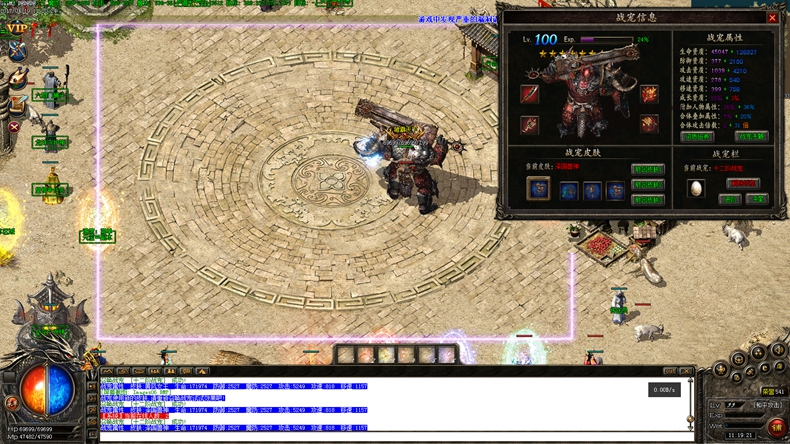Click the golden claw pet equipment slot
The height and width of the screenshot is (444, 790).
649,125
